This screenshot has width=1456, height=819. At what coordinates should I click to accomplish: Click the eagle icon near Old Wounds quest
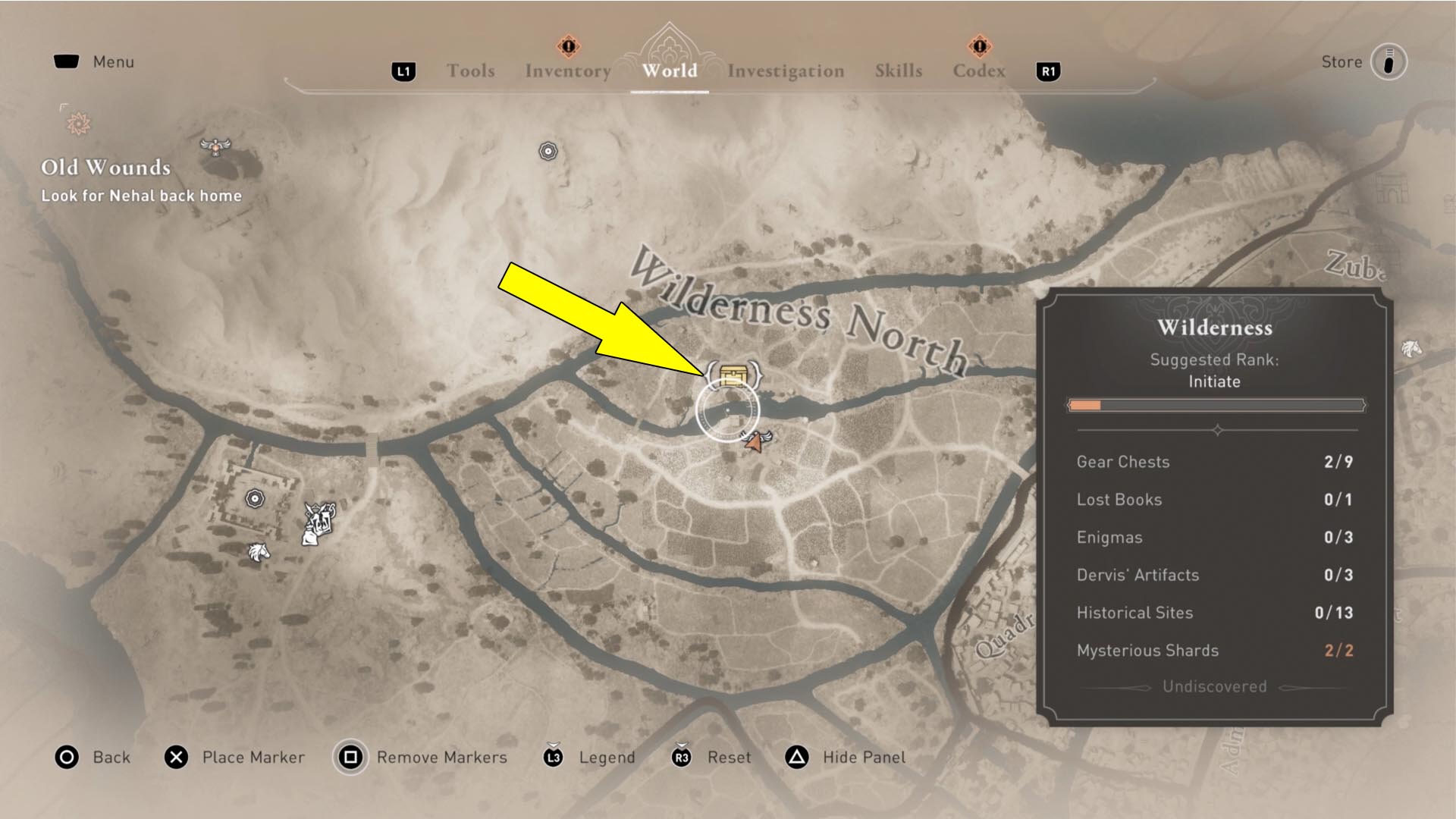(214, 148)
